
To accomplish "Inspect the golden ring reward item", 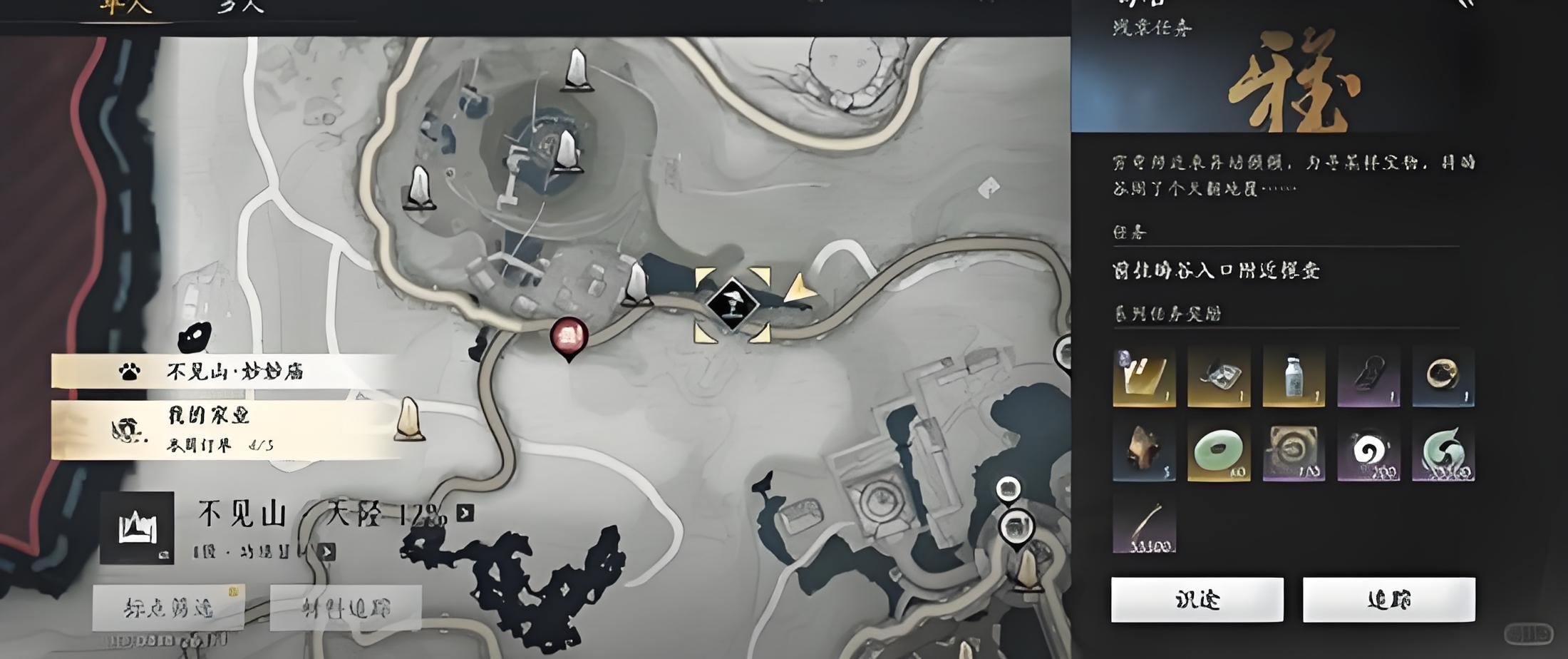I will (1443, 377).
